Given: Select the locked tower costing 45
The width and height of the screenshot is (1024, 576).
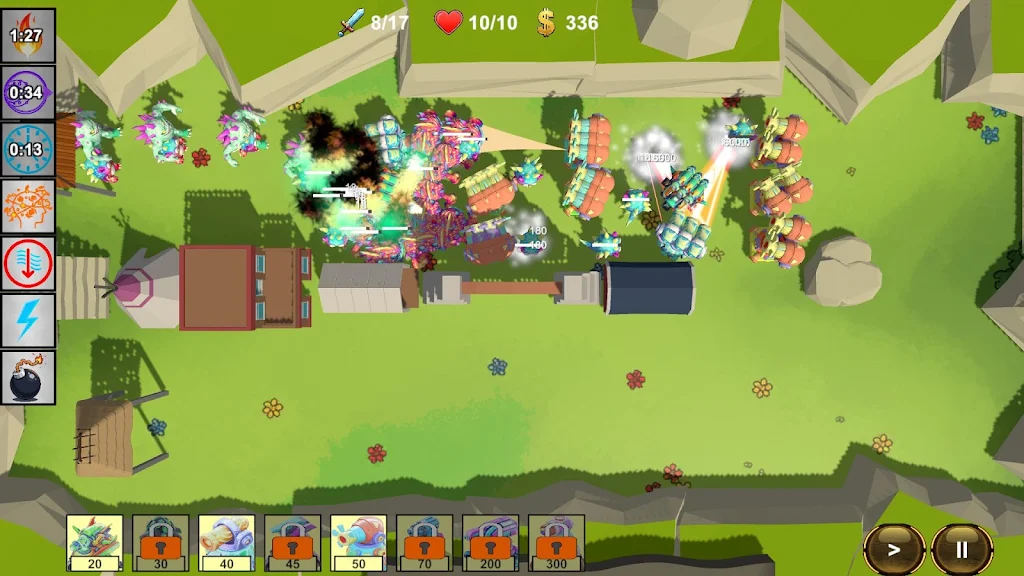Looking at the screenshot, I should 293,543.
